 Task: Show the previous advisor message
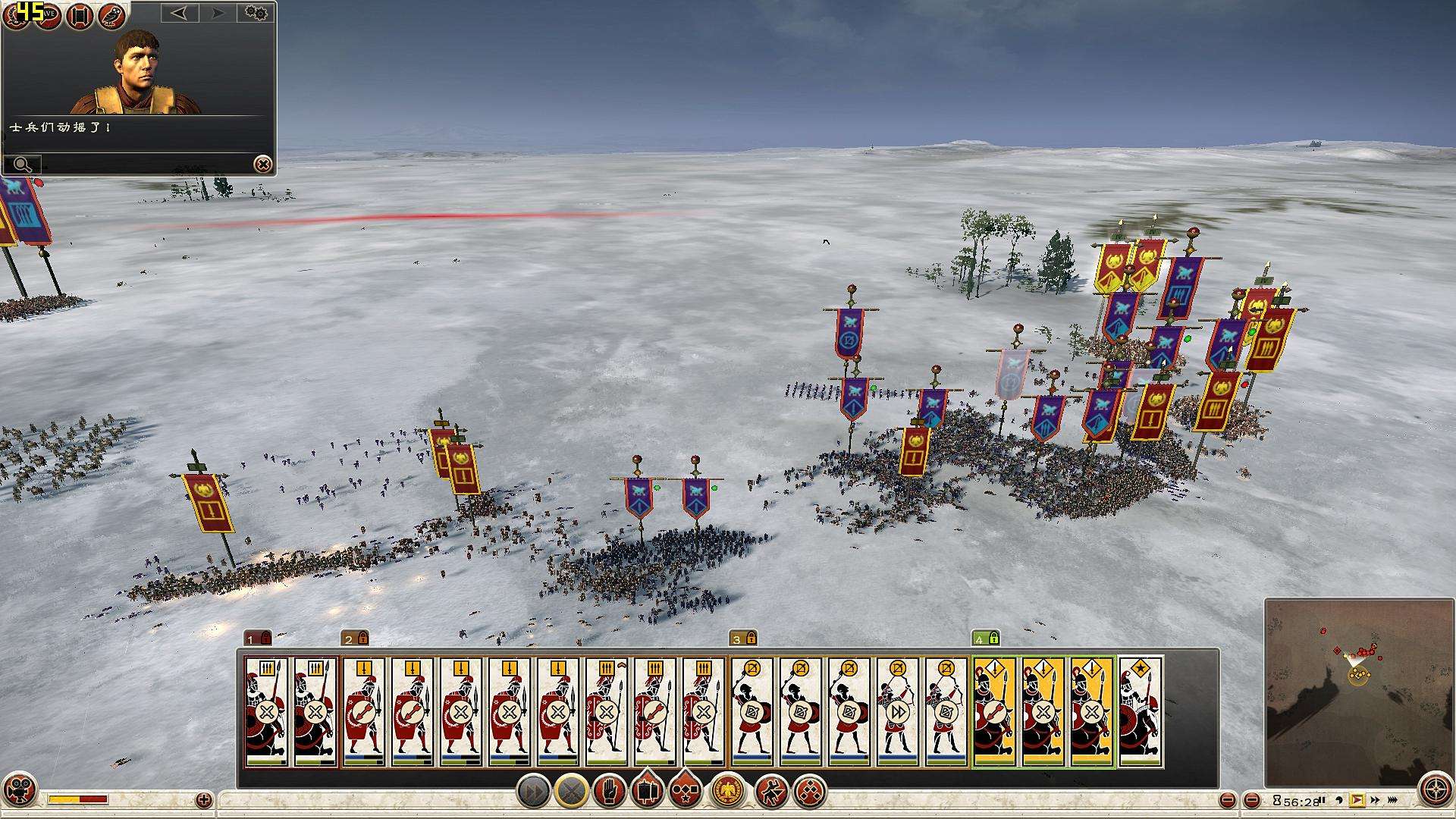point(179,13)
